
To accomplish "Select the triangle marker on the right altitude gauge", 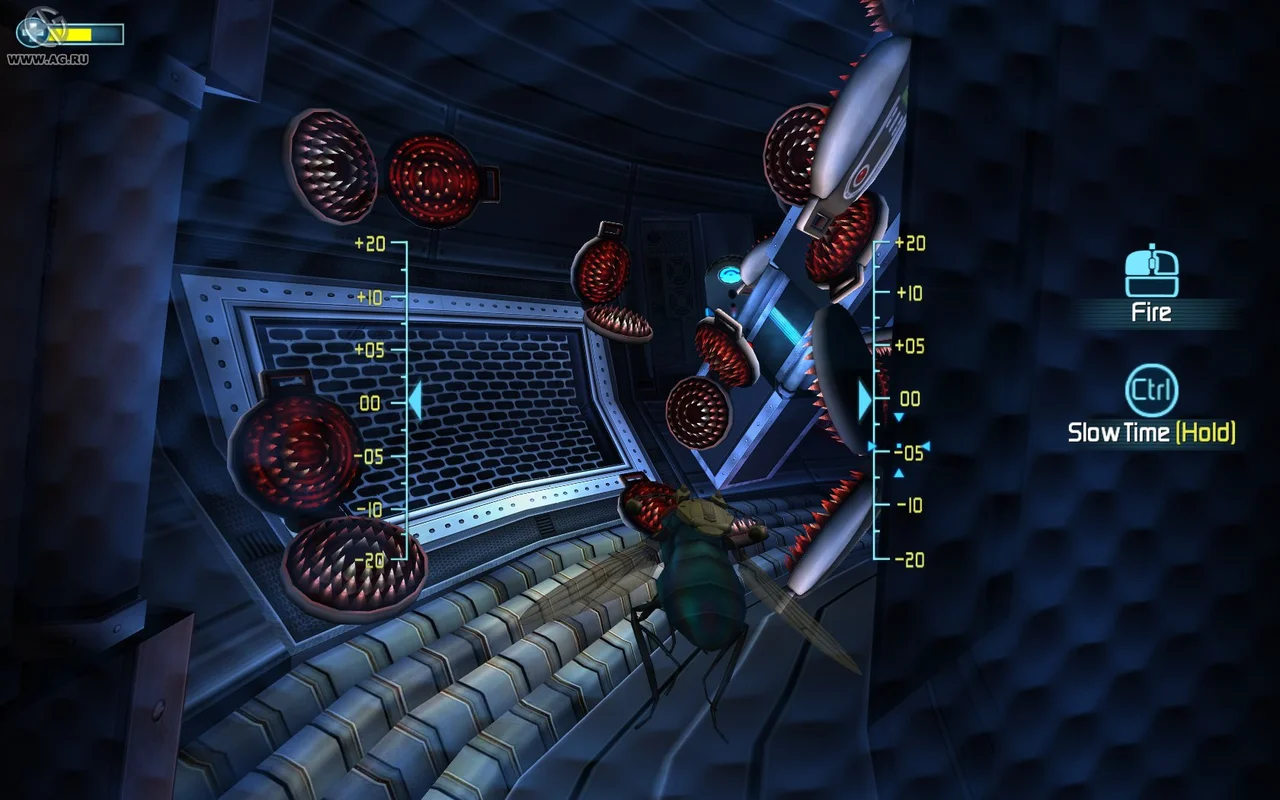I will 864,401.
